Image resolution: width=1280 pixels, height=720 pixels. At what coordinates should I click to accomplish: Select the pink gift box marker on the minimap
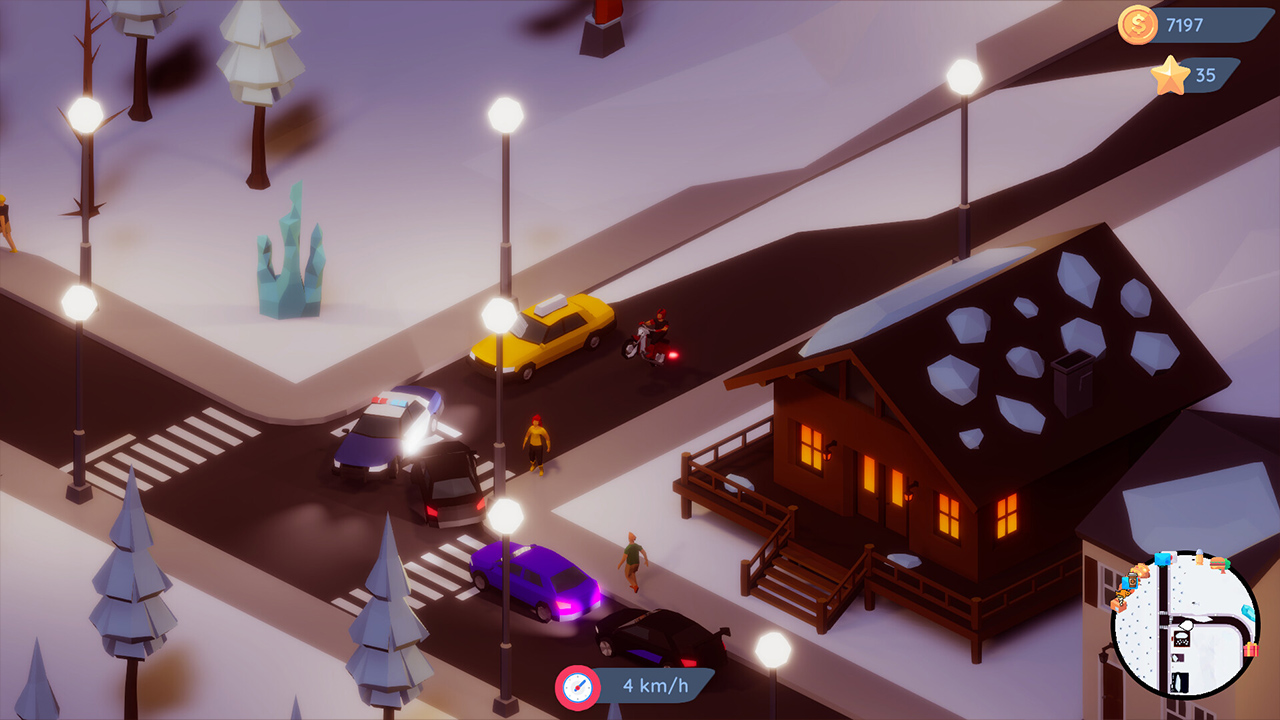(1250, 648)
